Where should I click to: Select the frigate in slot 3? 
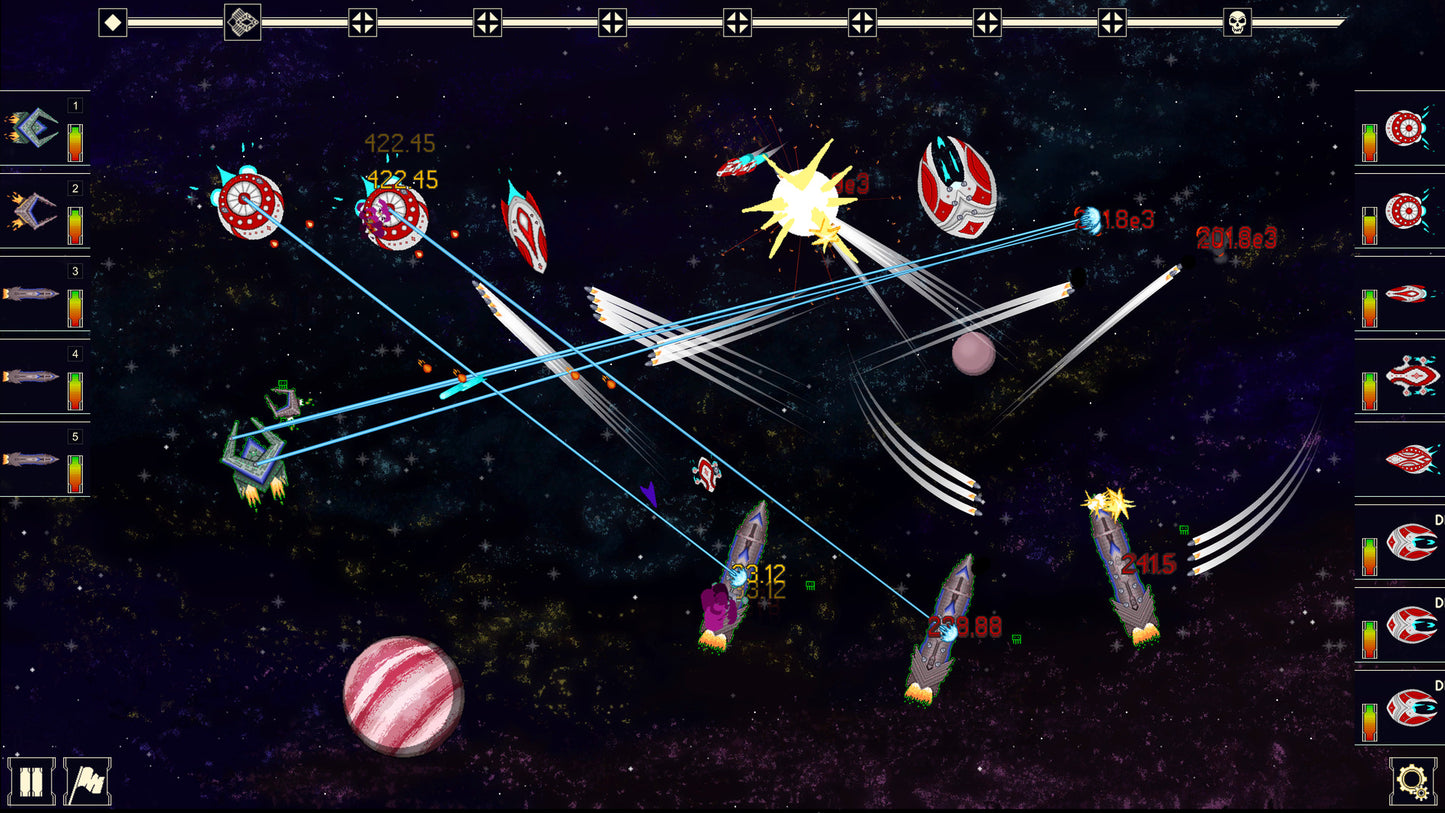click(x=32, y=293)
